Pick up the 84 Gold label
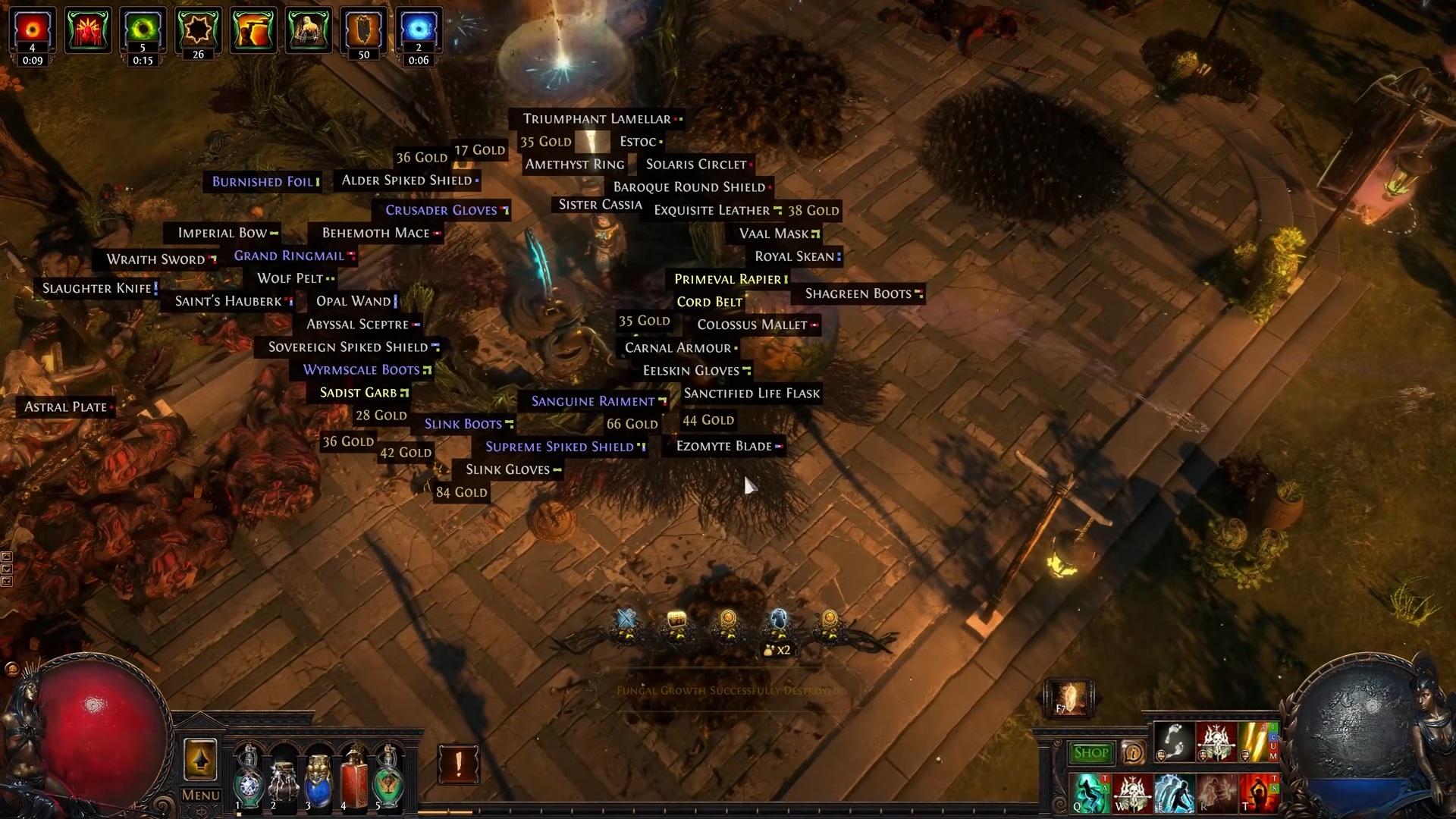 pyautogui.click(x=461, y=493)
